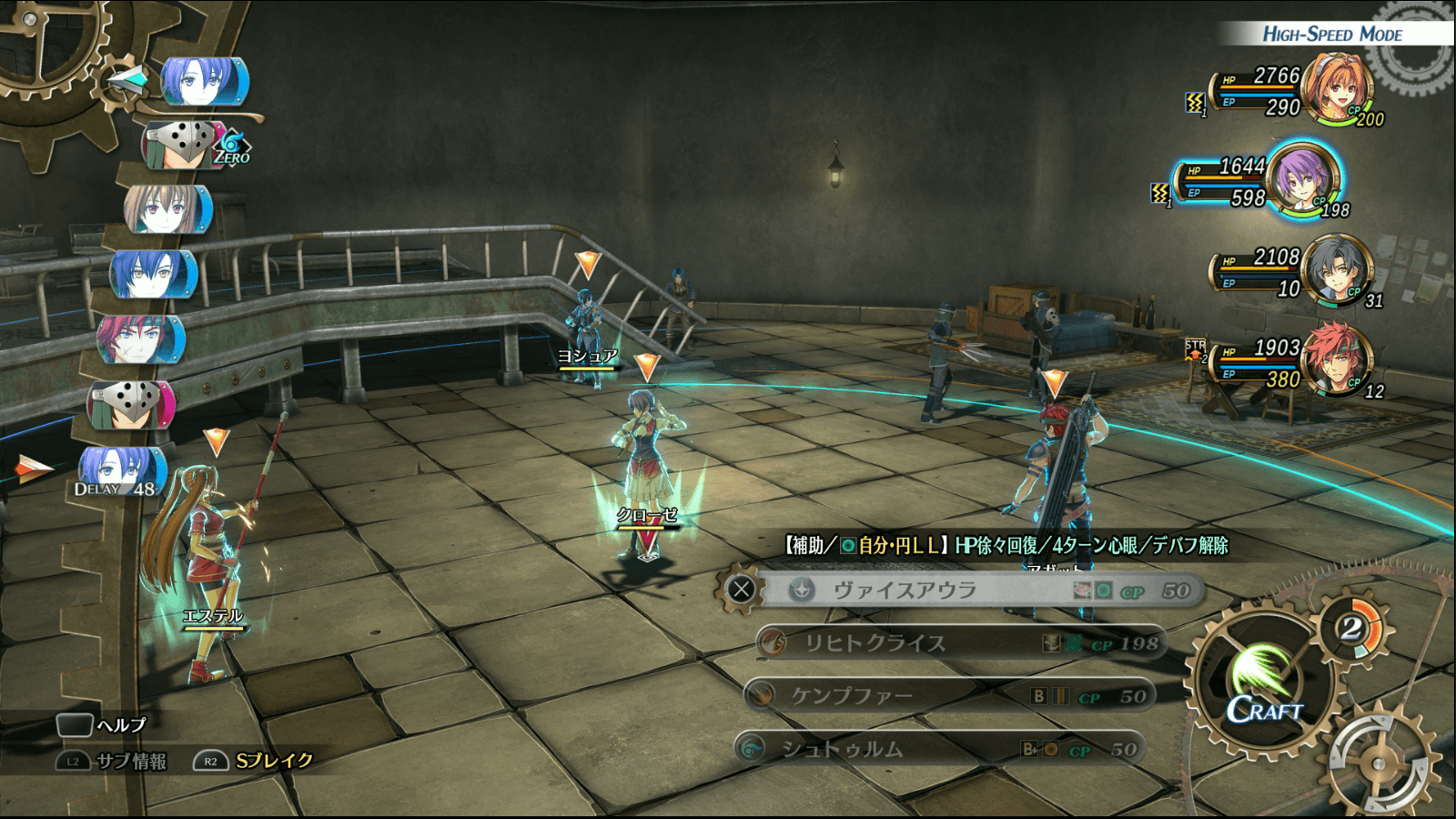Show サブ情報 sub information
This screenshot has height=819, width=1456.
tap(114, 761)
